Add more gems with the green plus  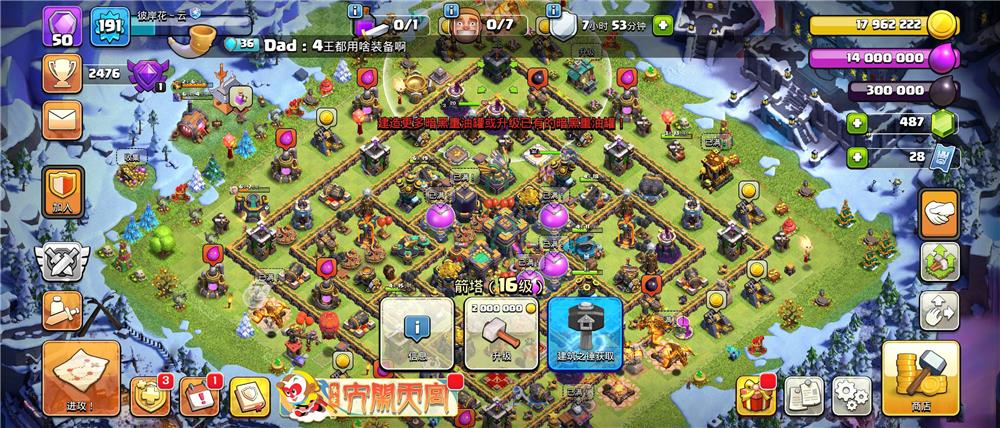click(857, 124)
